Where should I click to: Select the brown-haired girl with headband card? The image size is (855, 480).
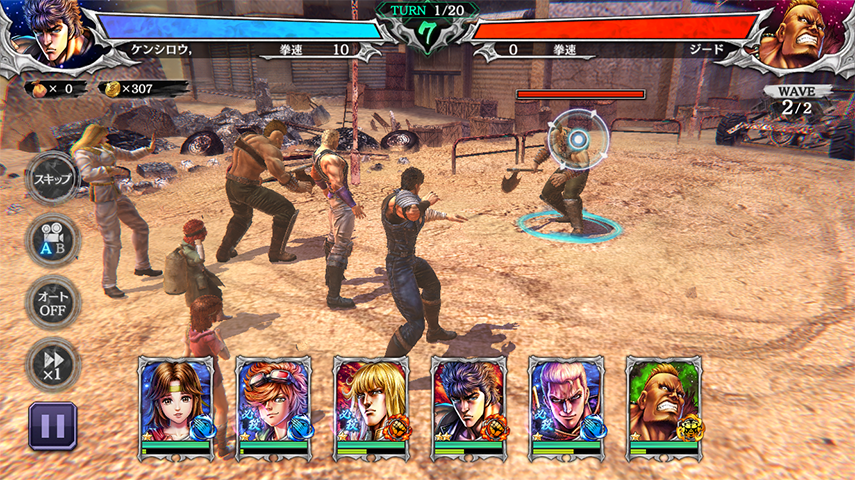pyautogui.click(x=176, y=406)
